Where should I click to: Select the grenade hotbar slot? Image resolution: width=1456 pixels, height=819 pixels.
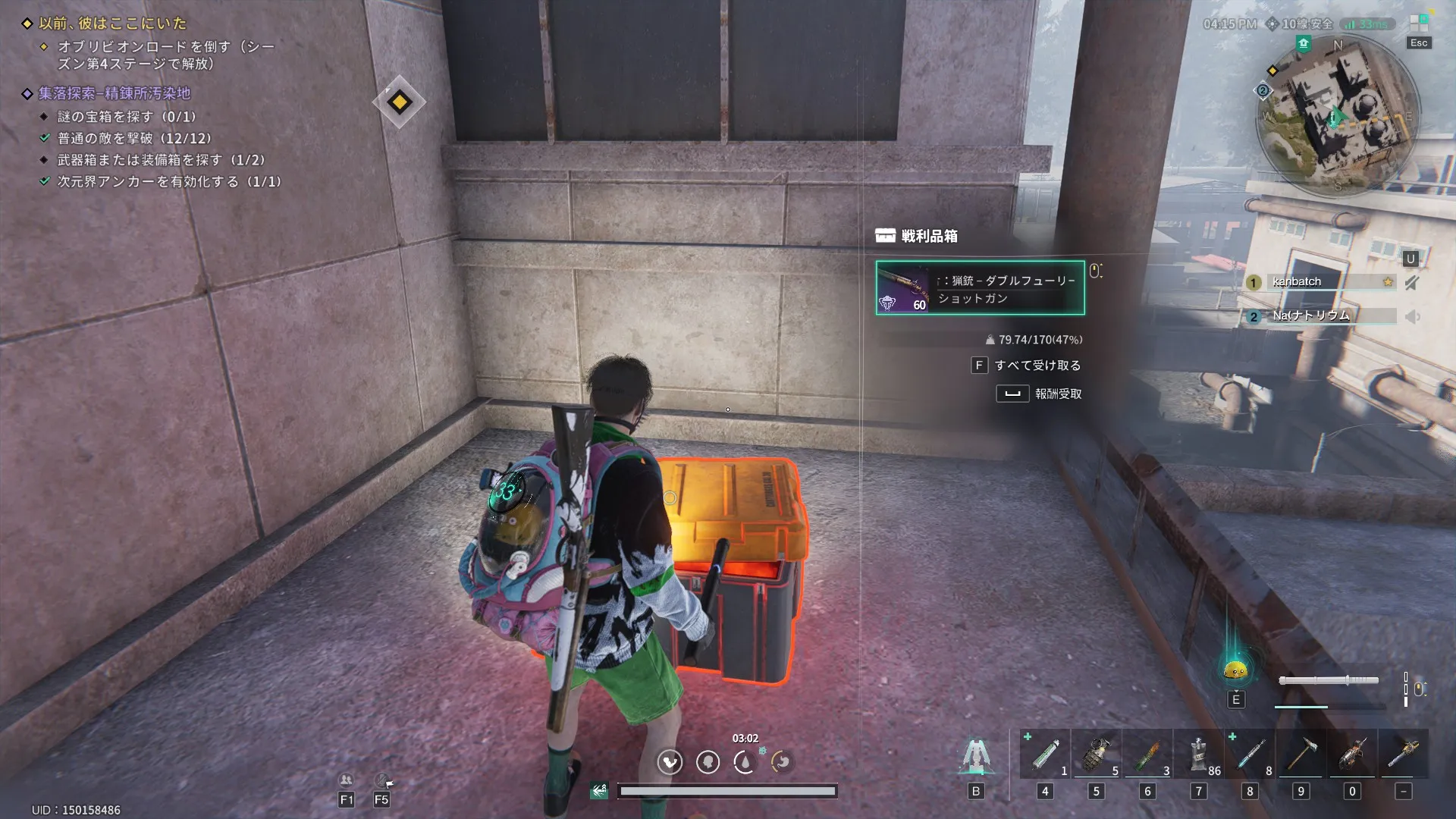1096,755
